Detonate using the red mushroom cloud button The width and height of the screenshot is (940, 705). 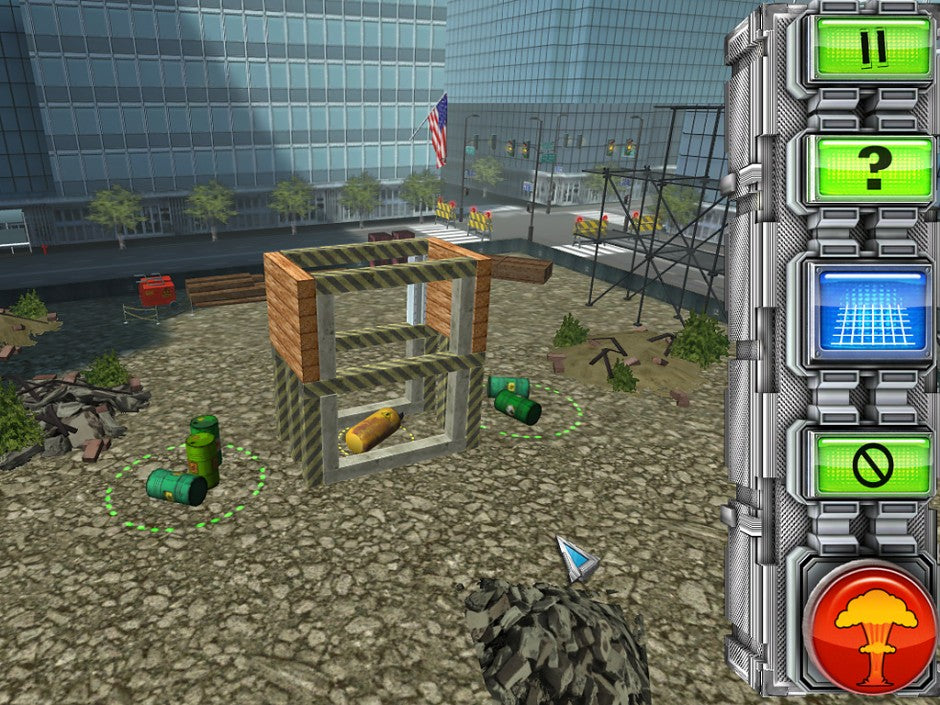[x=874, y=629]
